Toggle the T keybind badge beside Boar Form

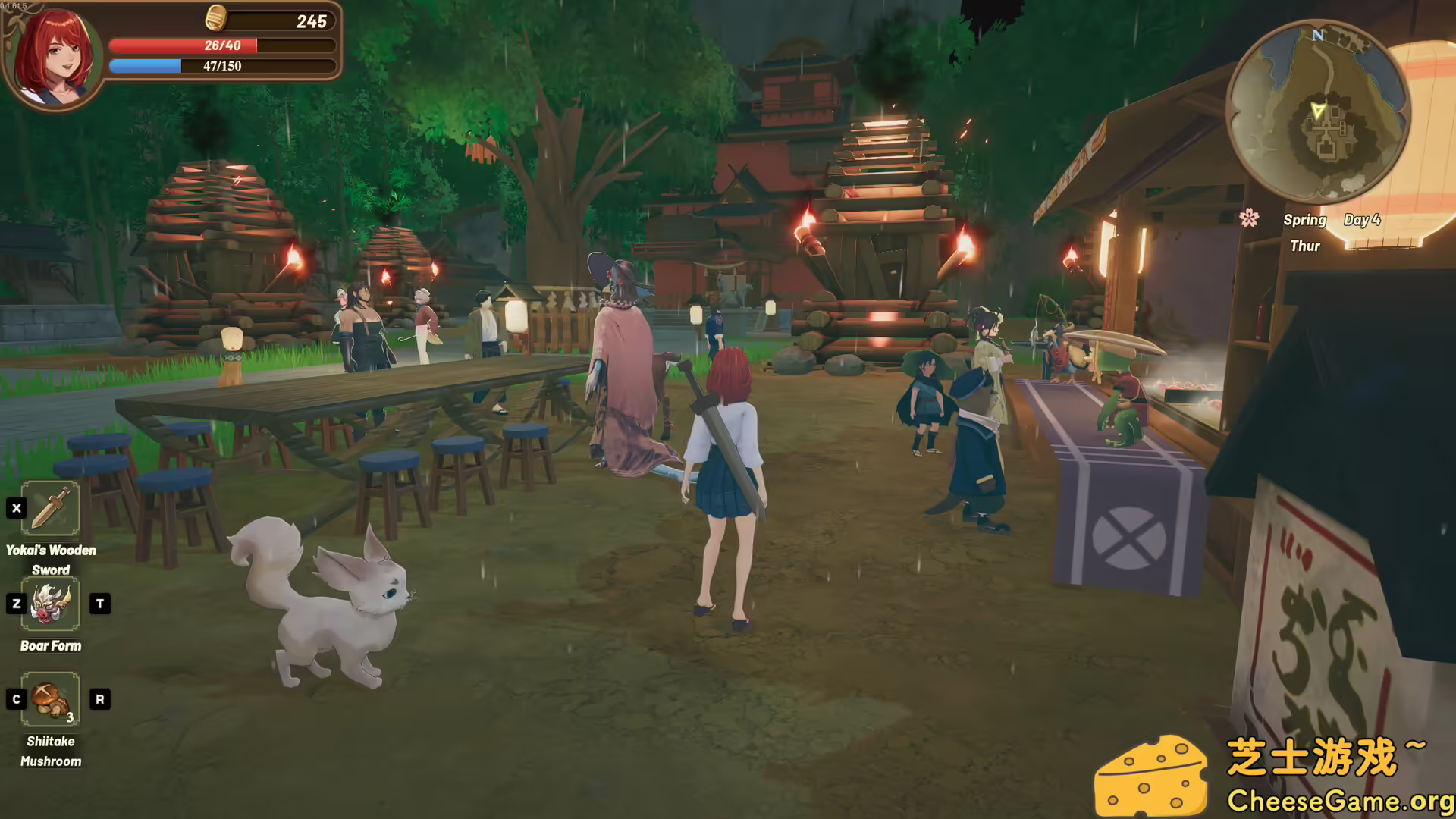click(99, 604)
